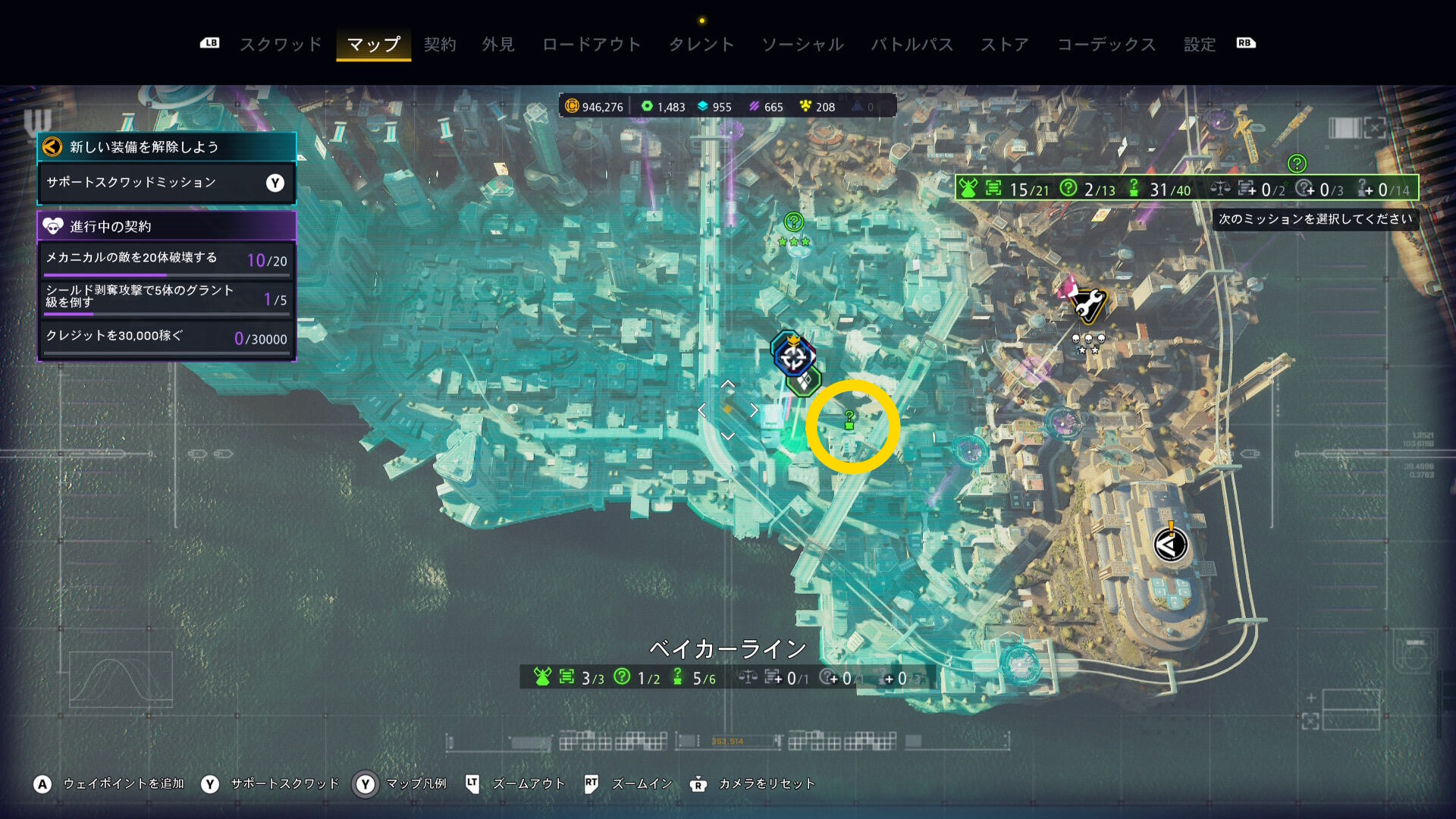Click the green question mark marker with three stars
This screenshot has height=819, width=1456.
coord(793,223)
